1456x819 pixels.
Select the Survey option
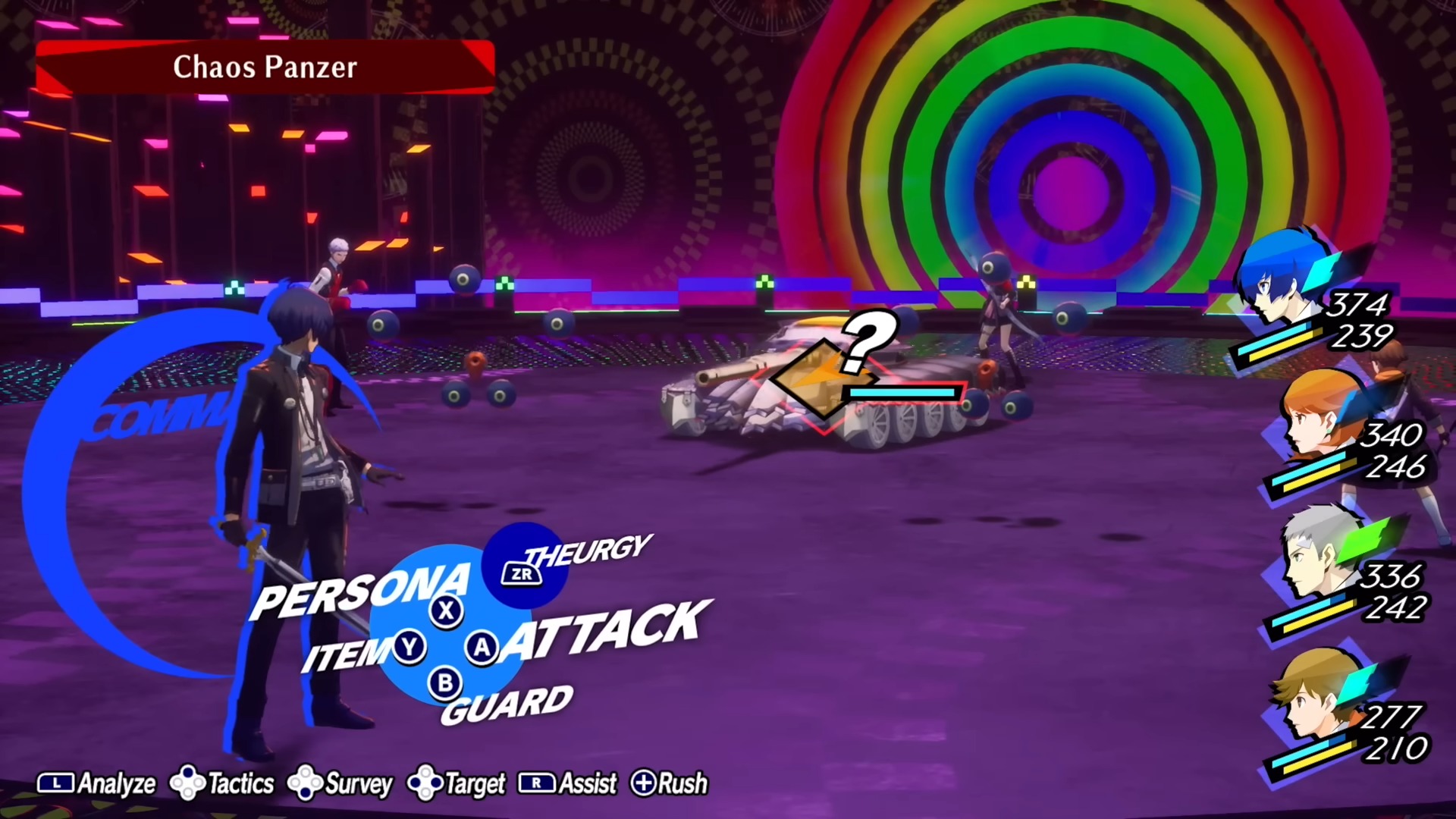(x=340, y=783)
